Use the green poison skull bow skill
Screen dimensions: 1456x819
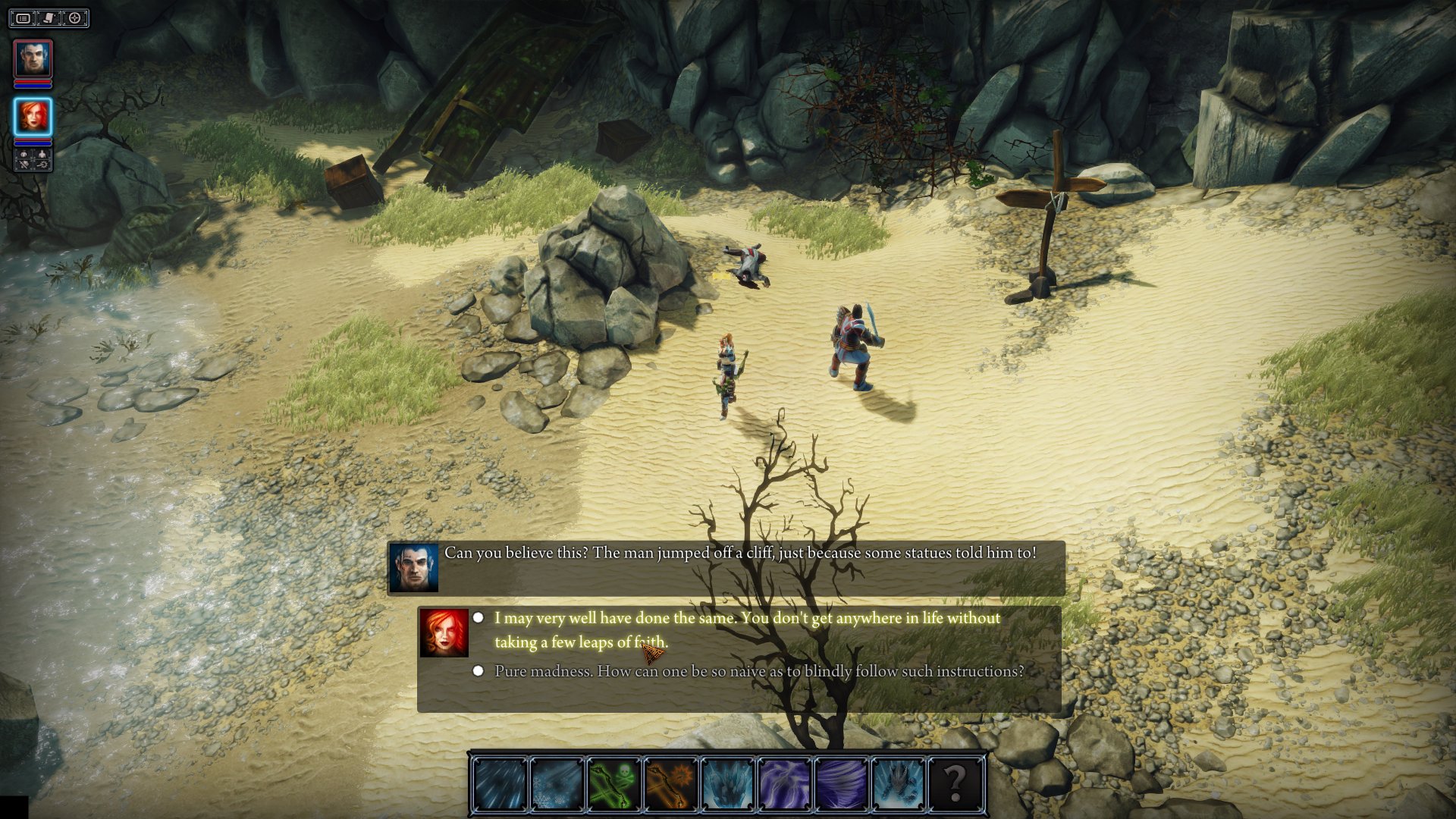click(x=613, y=783)
